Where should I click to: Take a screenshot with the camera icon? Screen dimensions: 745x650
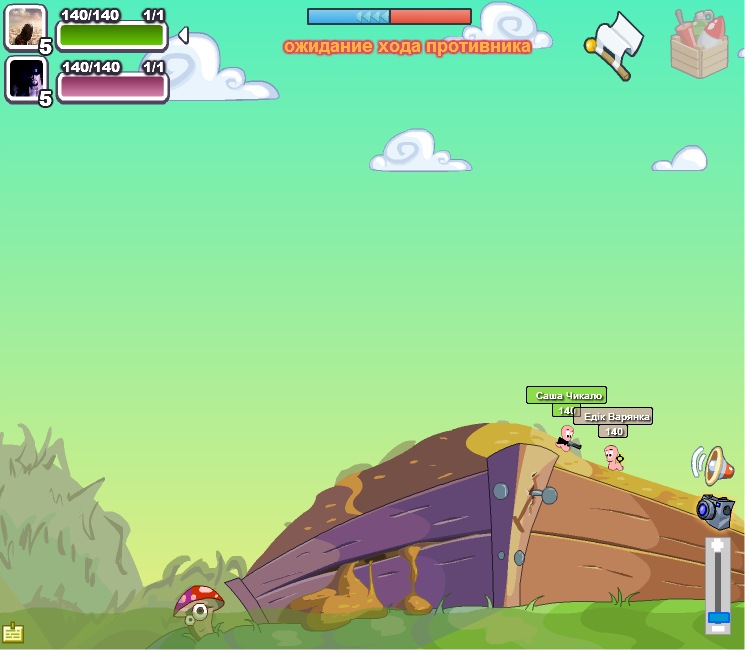[715, 510]
